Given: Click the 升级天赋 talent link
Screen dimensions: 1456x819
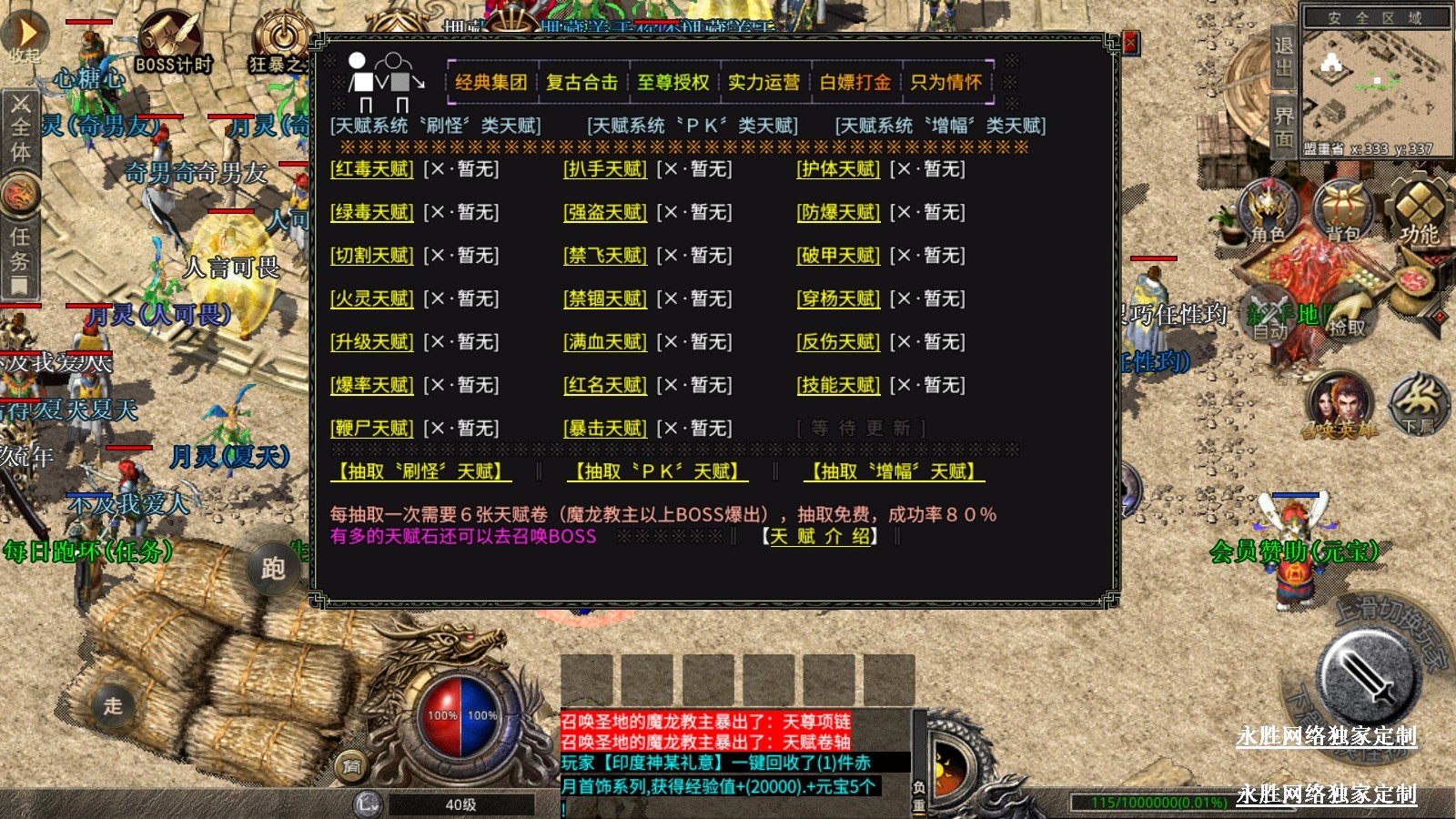Looking at the screenshot, I should 371,342.
